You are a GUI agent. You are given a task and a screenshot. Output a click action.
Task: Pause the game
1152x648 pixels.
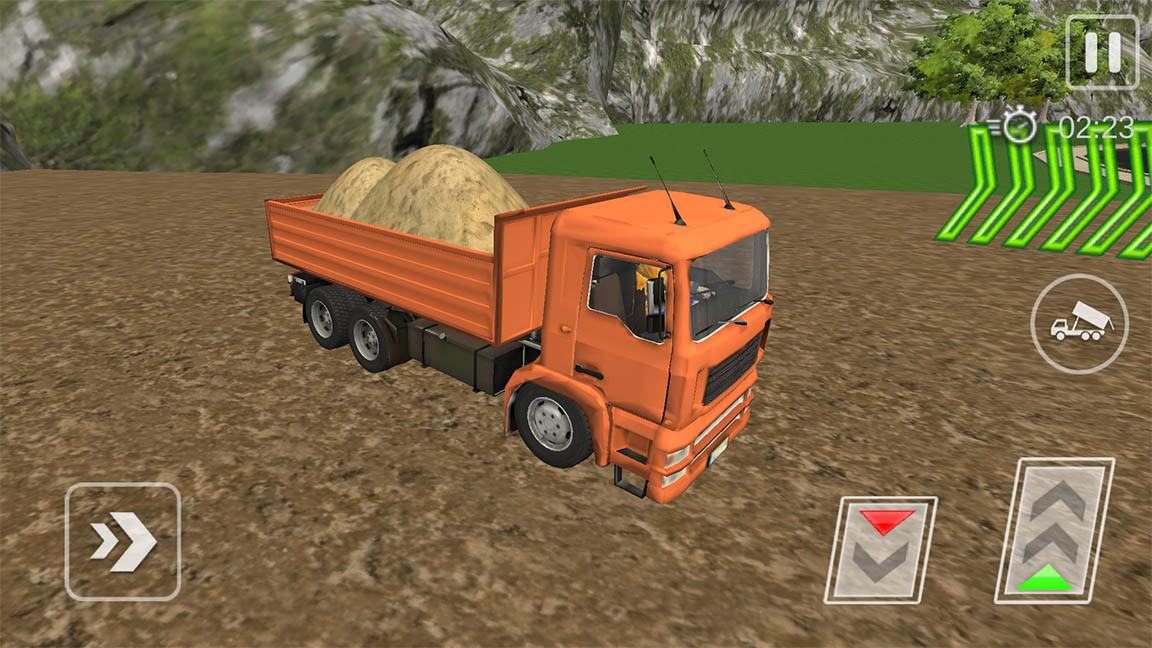(1102, 52)
